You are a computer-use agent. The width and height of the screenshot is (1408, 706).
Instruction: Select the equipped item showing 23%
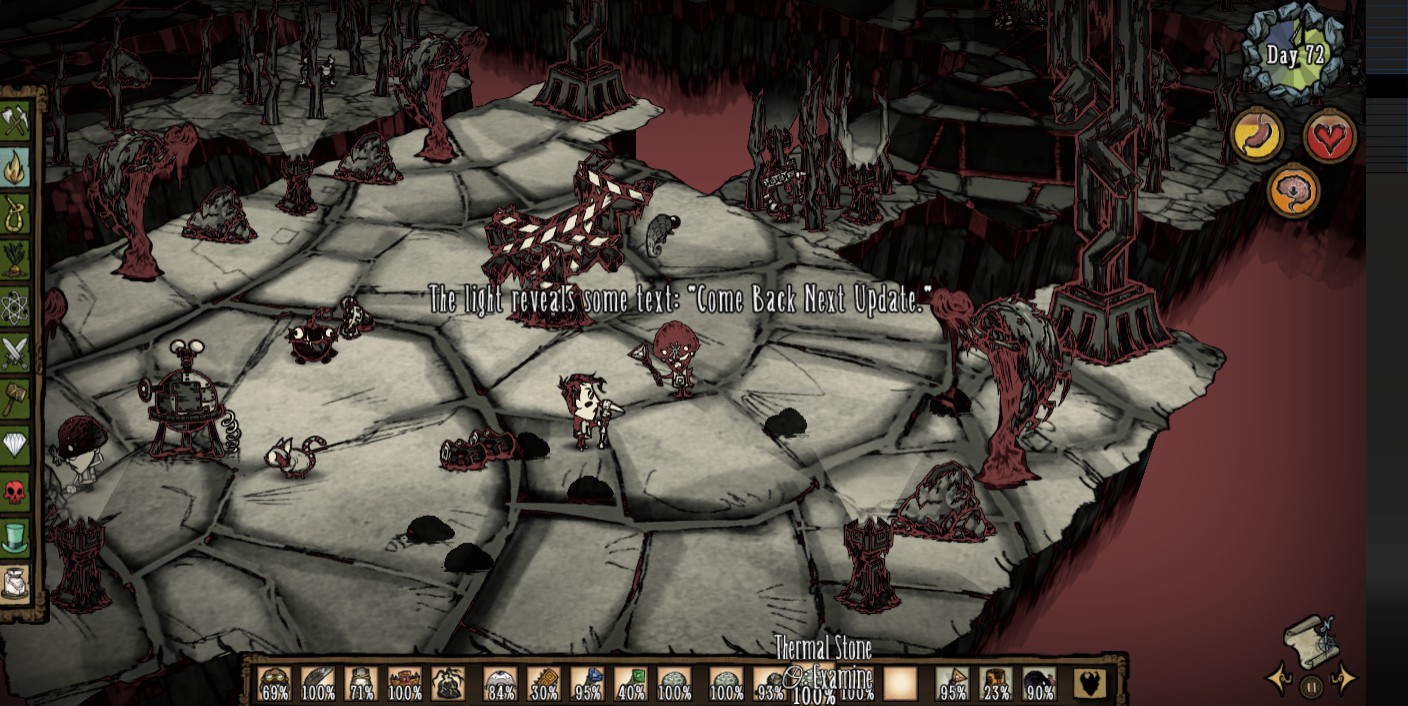pyautogui.click(x=996, y=683)
